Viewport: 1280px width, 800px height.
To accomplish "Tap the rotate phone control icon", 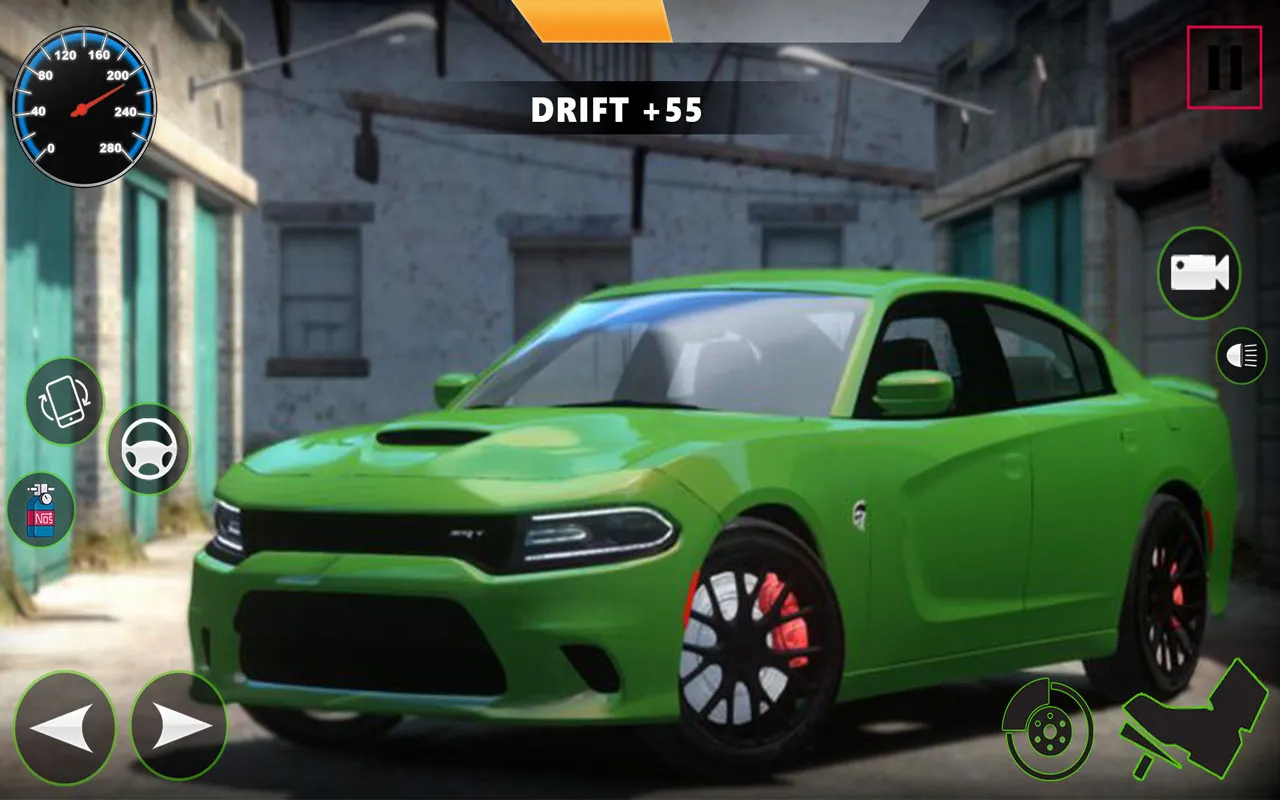I will pyautogui.click(x=65, y=403).
